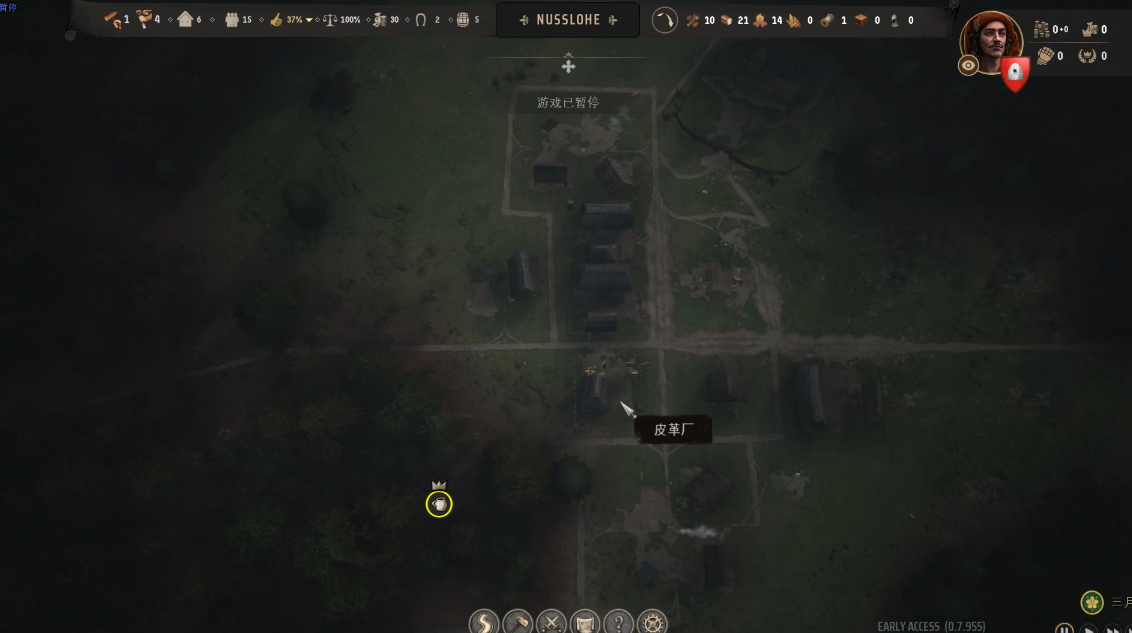Click the spring flower season icon
Screen dimensions: 1132x633
(1091, 602)
